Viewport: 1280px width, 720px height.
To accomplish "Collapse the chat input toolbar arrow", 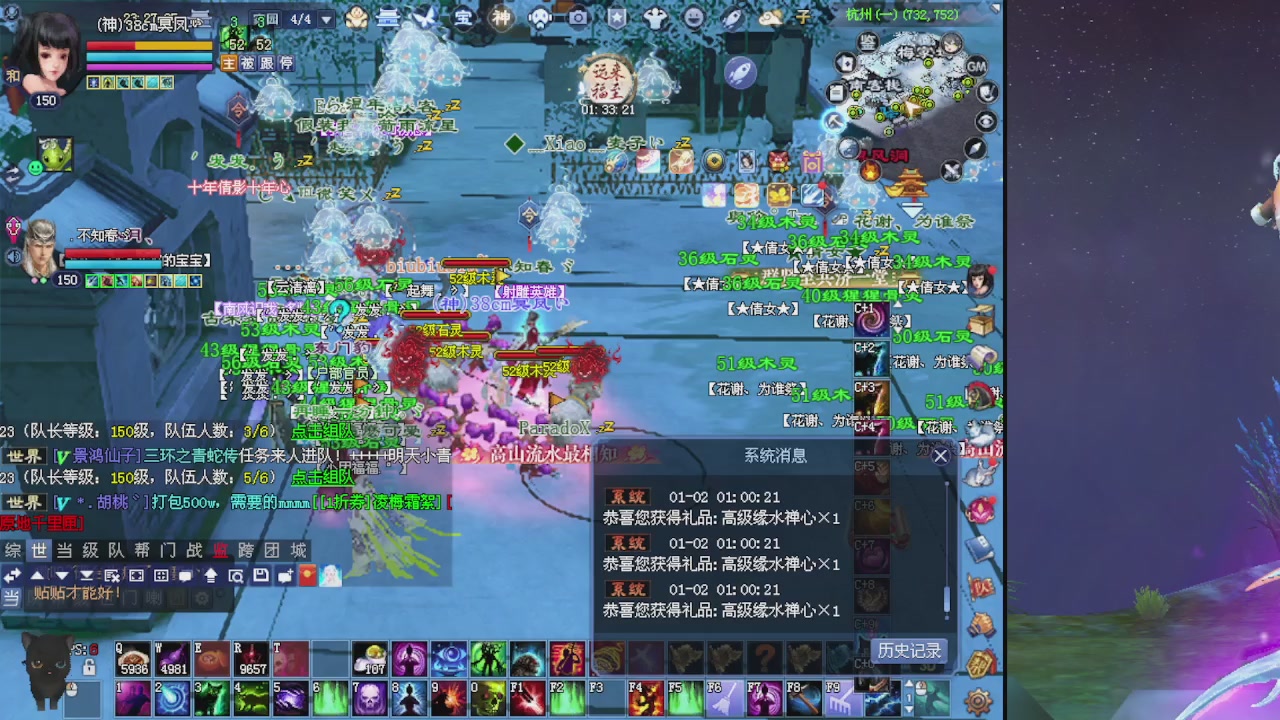I will [12, 575].
